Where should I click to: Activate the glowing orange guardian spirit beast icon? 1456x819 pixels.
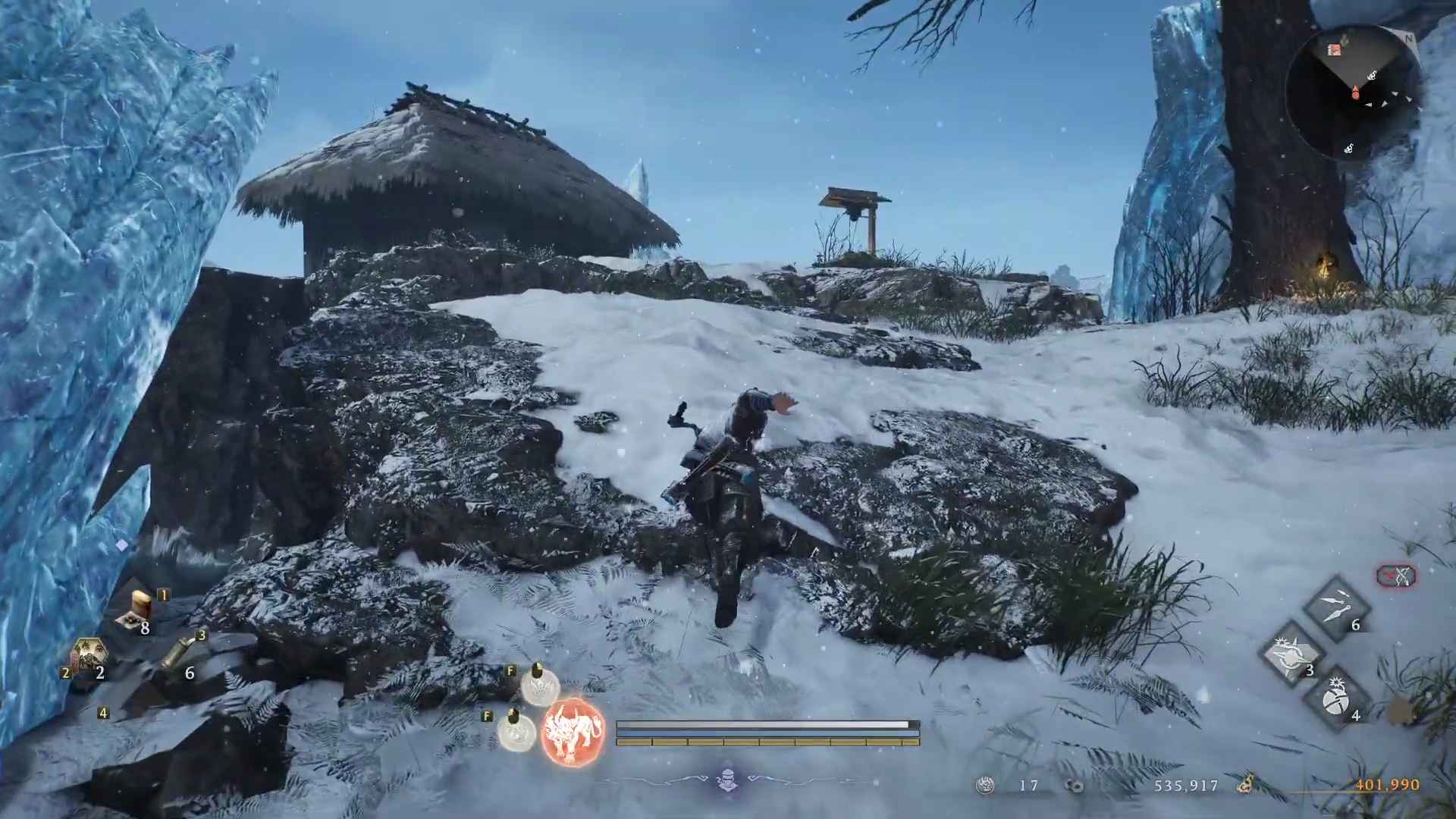coord(573,733)
